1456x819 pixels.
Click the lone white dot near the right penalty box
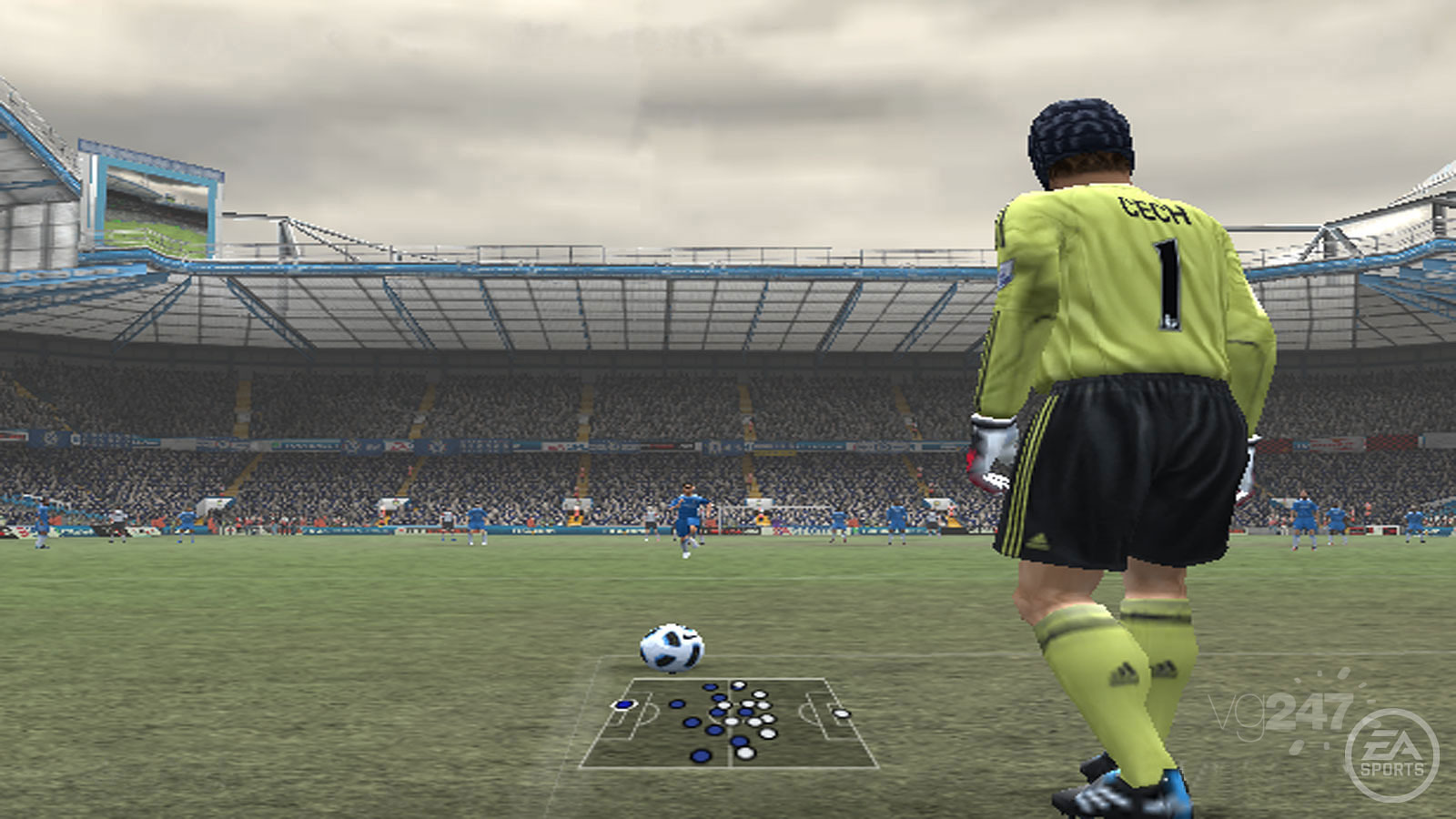(842, 713)
